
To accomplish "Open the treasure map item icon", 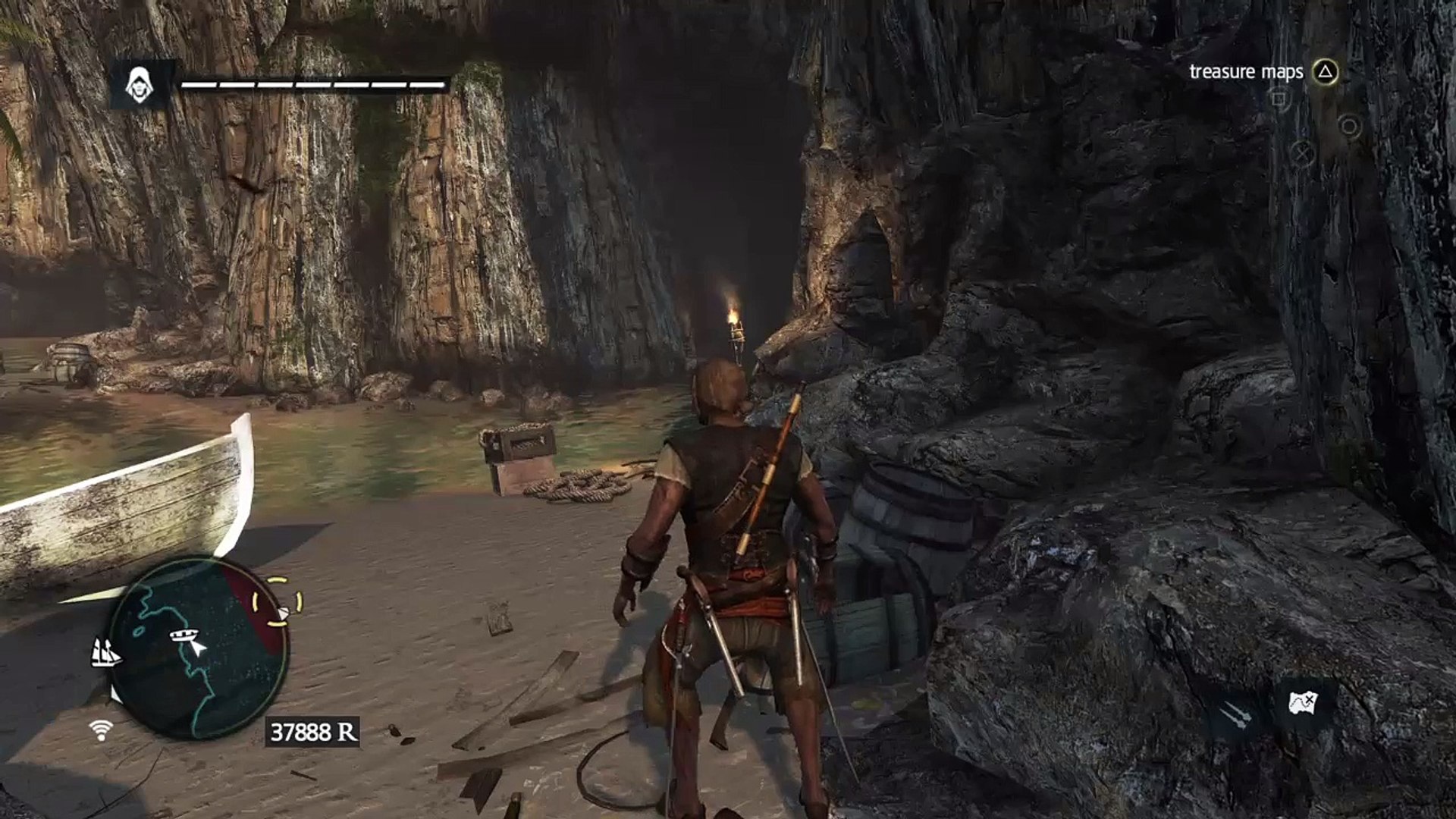I will [1304, 703].
